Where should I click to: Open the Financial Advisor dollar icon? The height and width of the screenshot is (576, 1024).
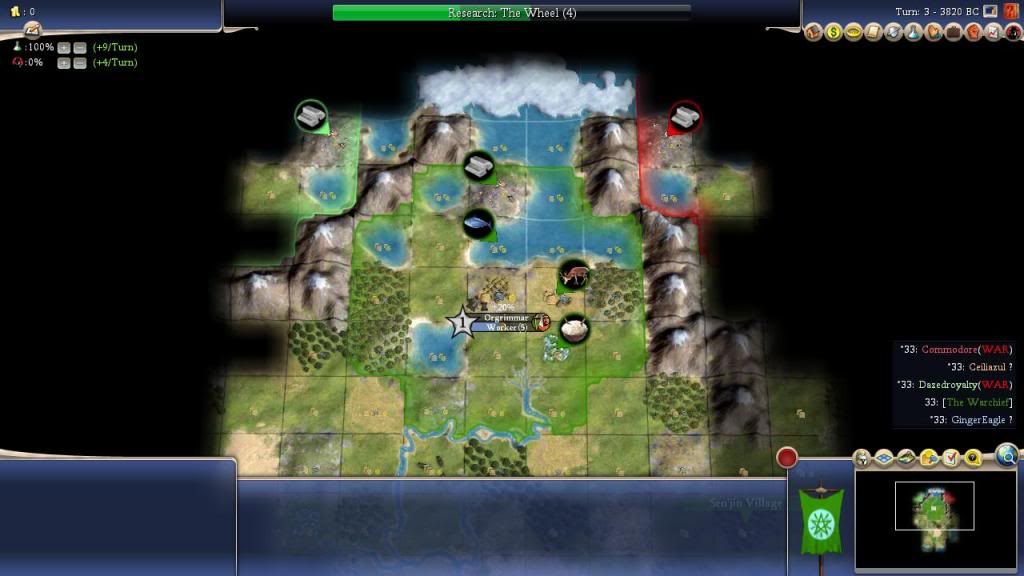pyautogui.click(x=834, y=32)
